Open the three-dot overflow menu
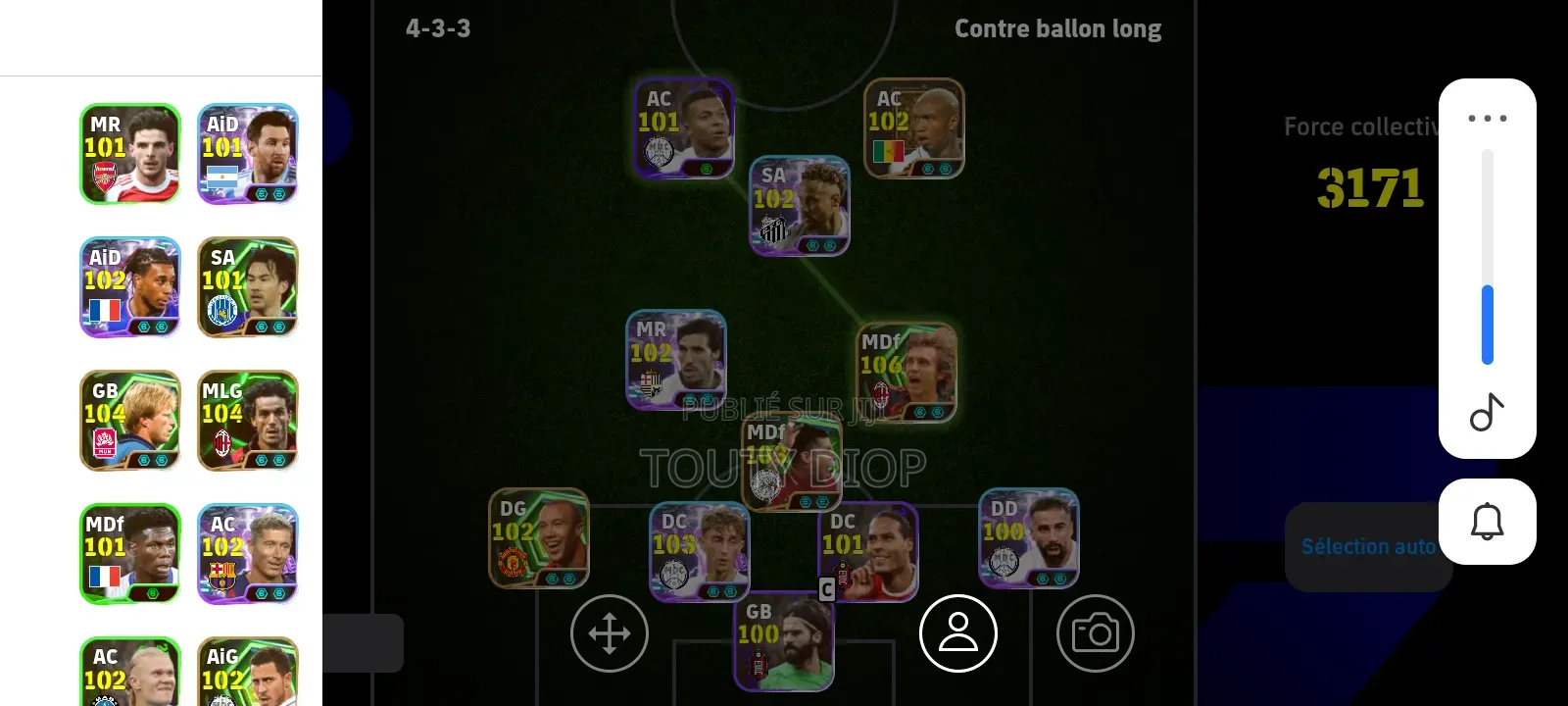 tap(1487, 118)
